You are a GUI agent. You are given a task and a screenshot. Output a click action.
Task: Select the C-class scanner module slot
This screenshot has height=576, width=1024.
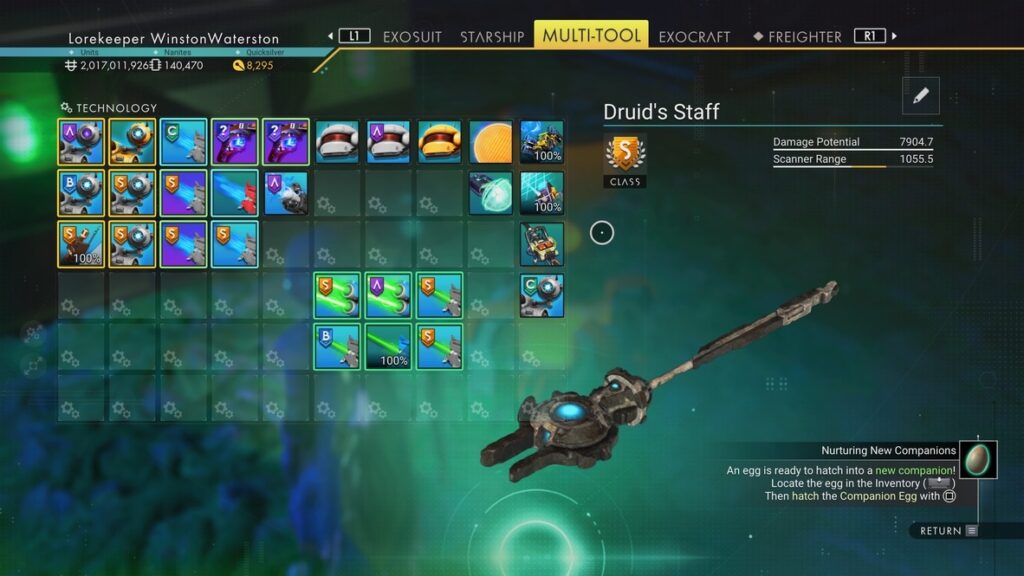pyautogui.click(x=542, y=295)
